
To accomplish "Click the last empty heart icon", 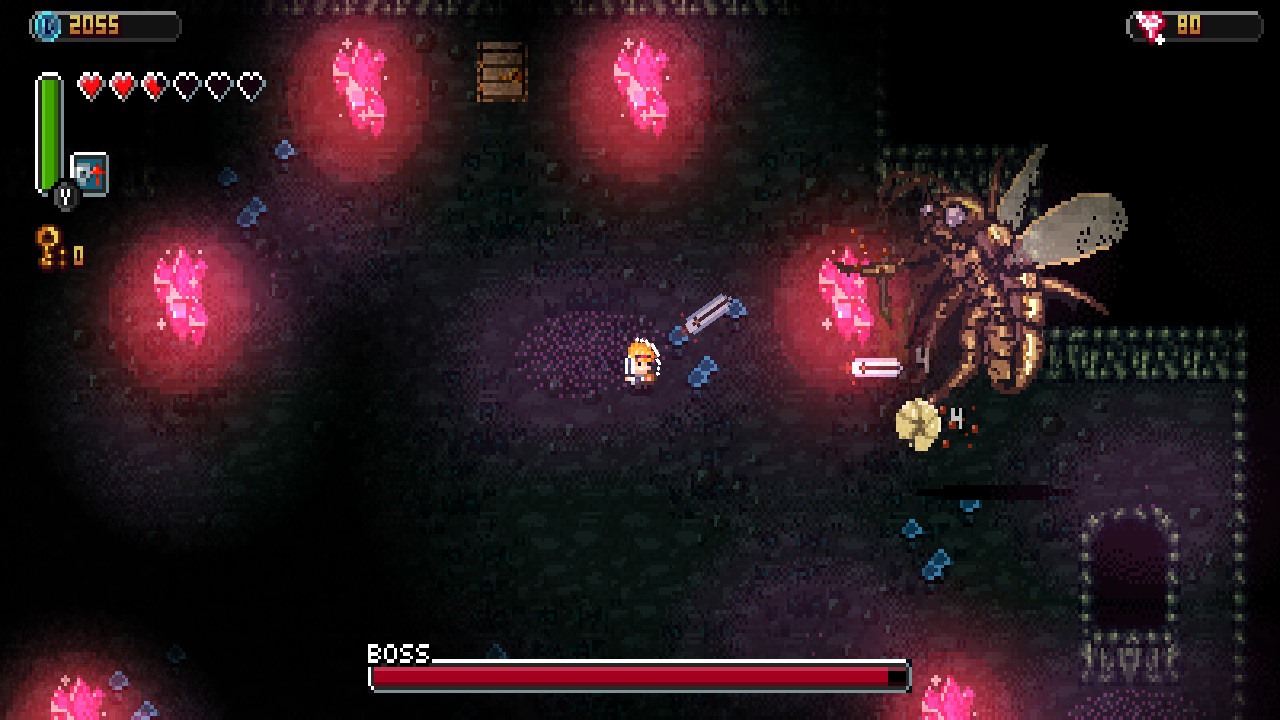I will coord(251,86).
